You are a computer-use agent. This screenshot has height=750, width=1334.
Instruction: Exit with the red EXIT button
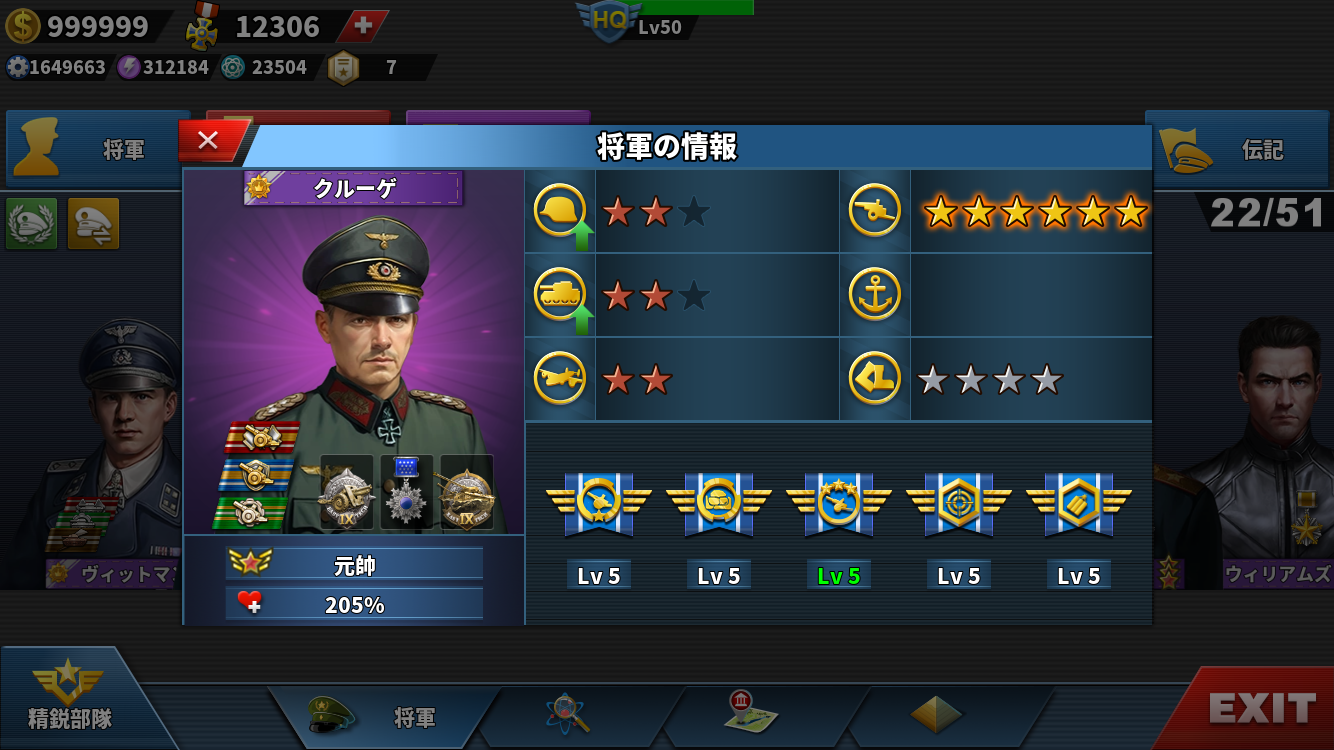tap(1260, 709)
